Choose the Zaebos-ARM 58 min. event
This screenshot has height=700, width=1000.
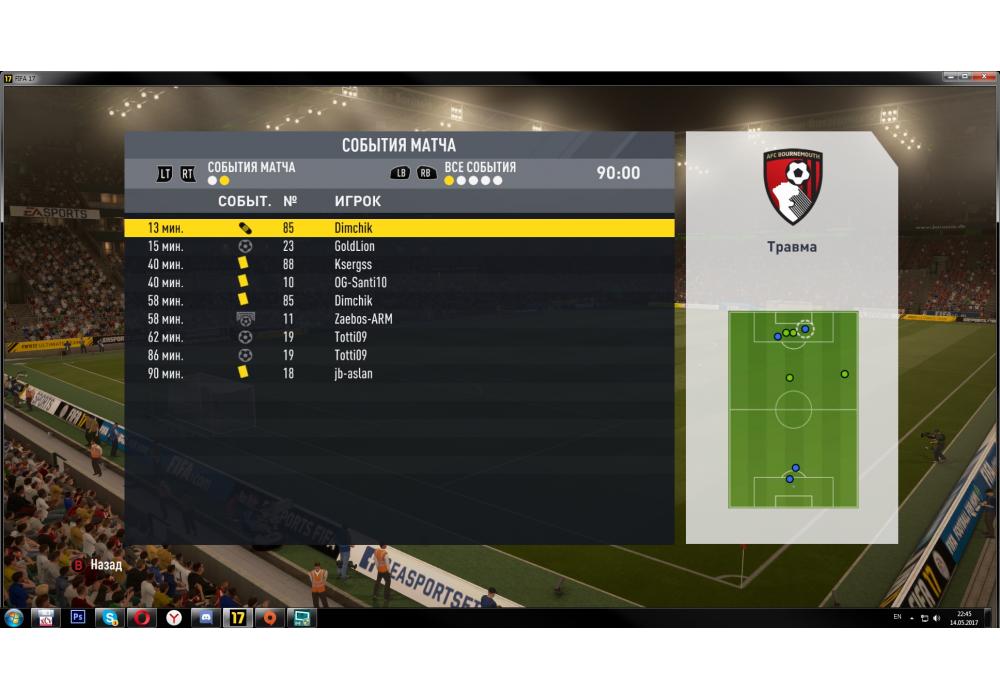point(398,319)
